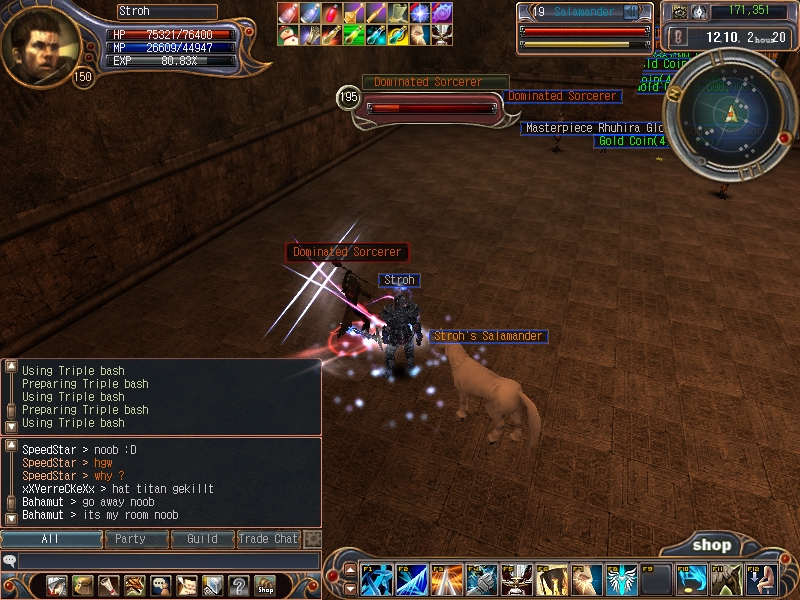Switch to the All chat tab
The width and height of the screenshot is (800, 600).
(x=51, y=539)
